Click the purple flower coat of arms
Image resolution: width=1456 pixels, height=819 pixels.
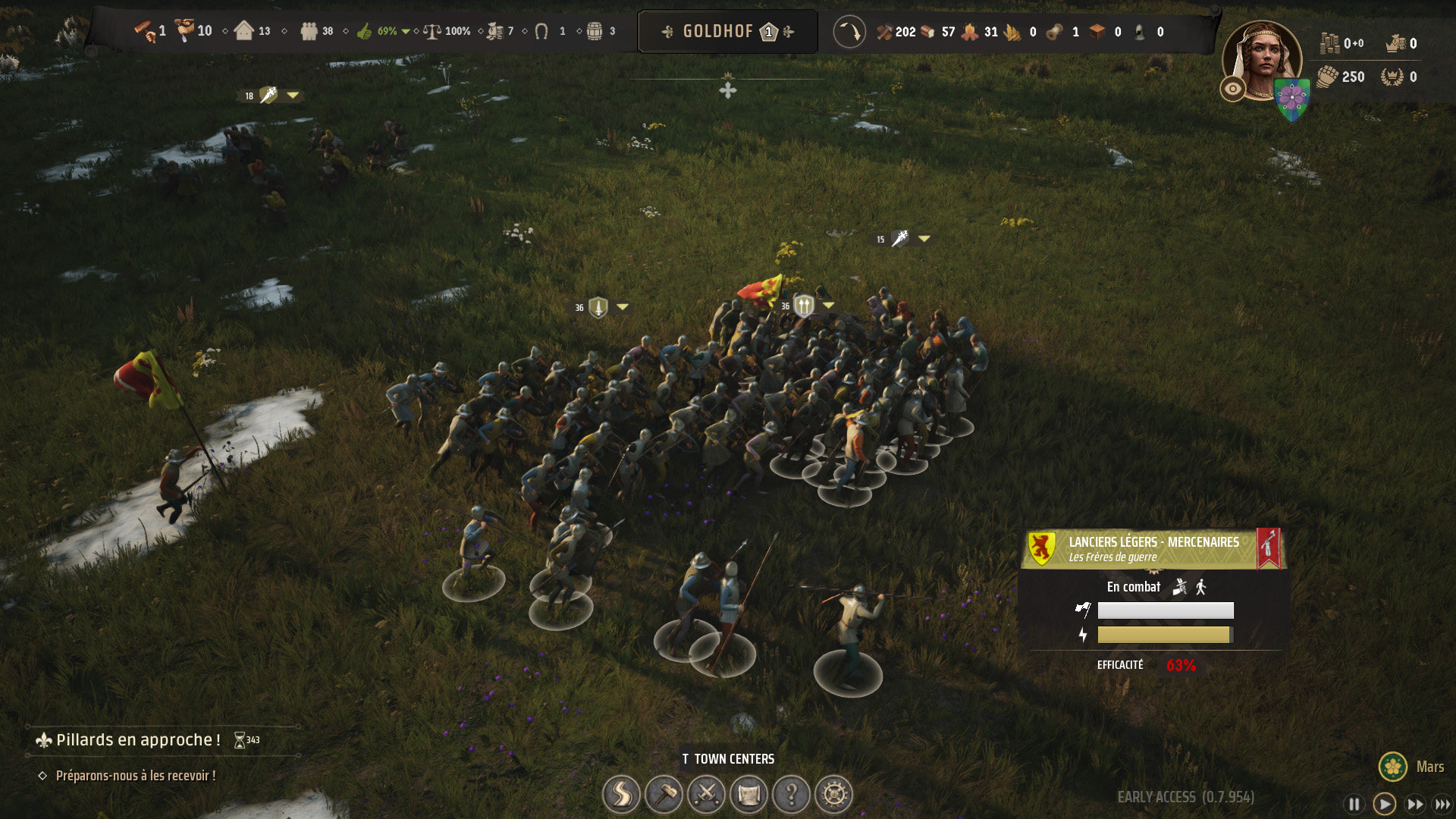coord(1292,99)
